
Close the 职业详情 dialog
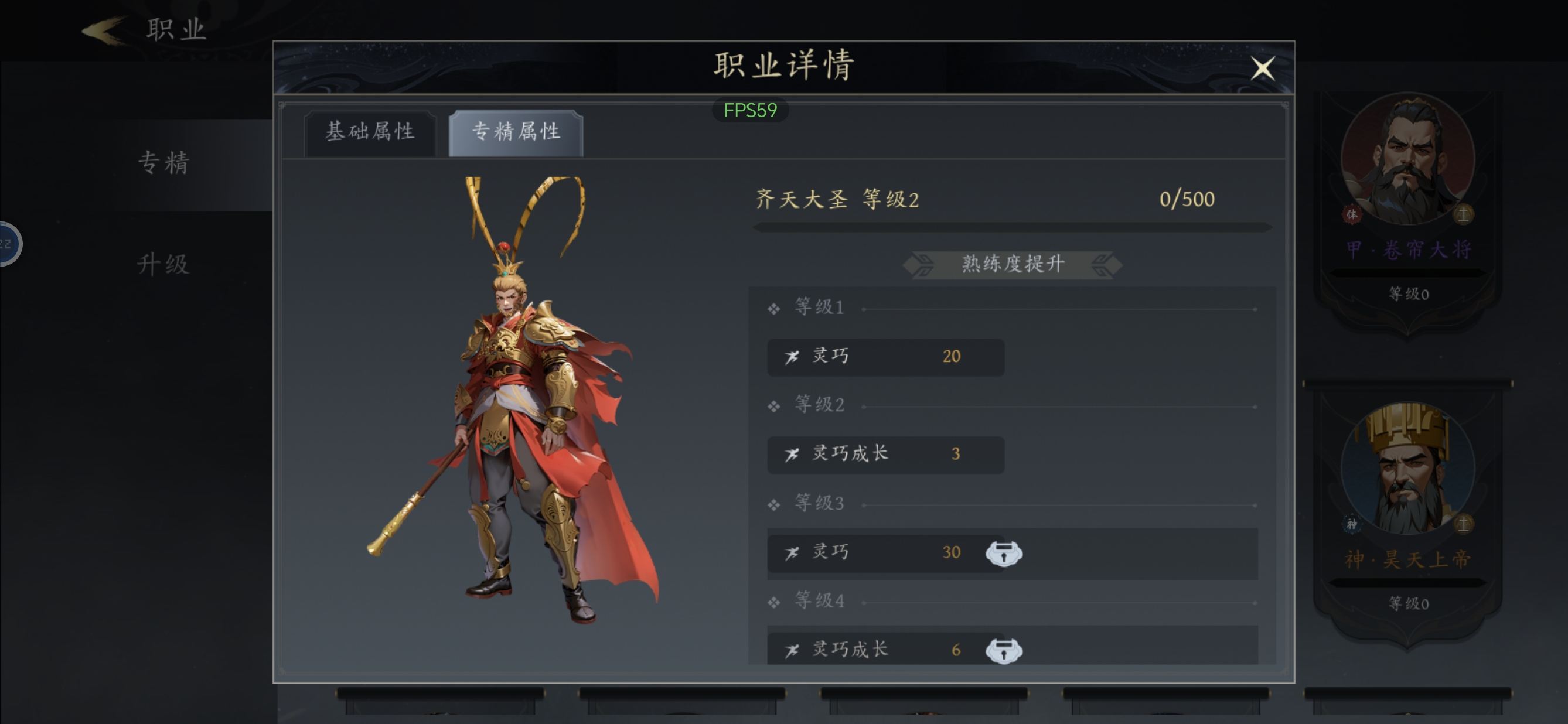pyautogui.click(x=1263, y=68)
